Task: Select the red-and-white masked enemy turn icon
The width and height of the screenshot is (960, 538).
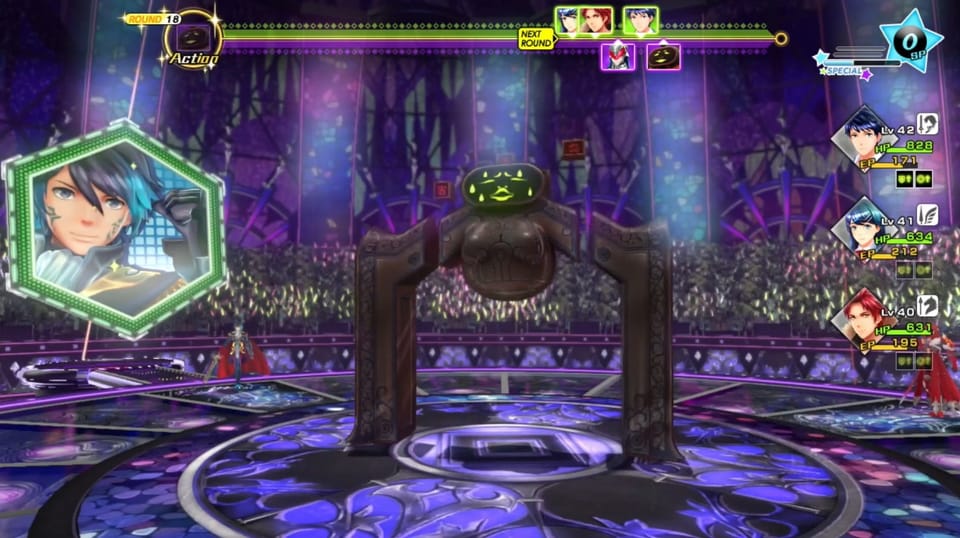Action: coord(617,57)
